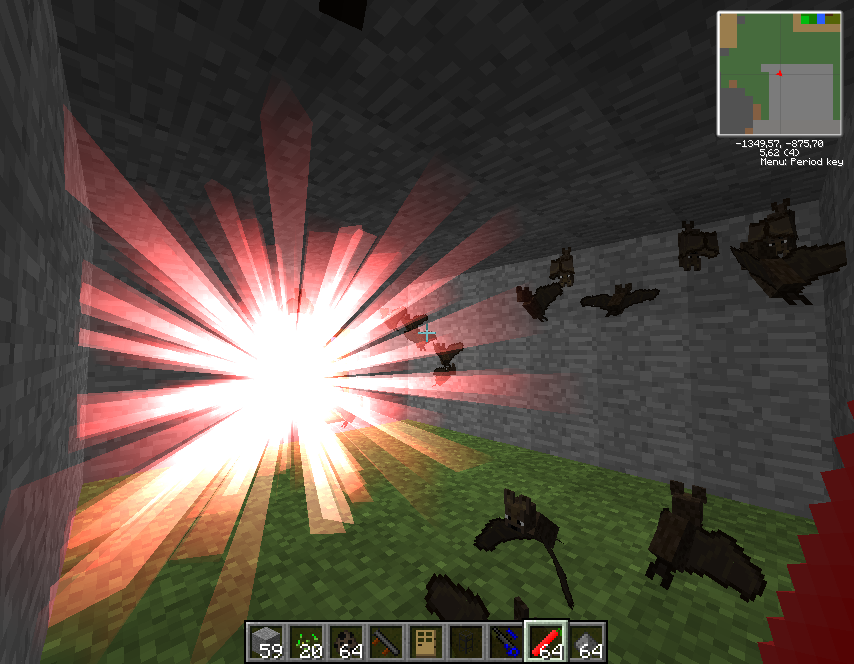
Task: Pick the wooden door hotbar slot
Action: [x=427, y=642]
